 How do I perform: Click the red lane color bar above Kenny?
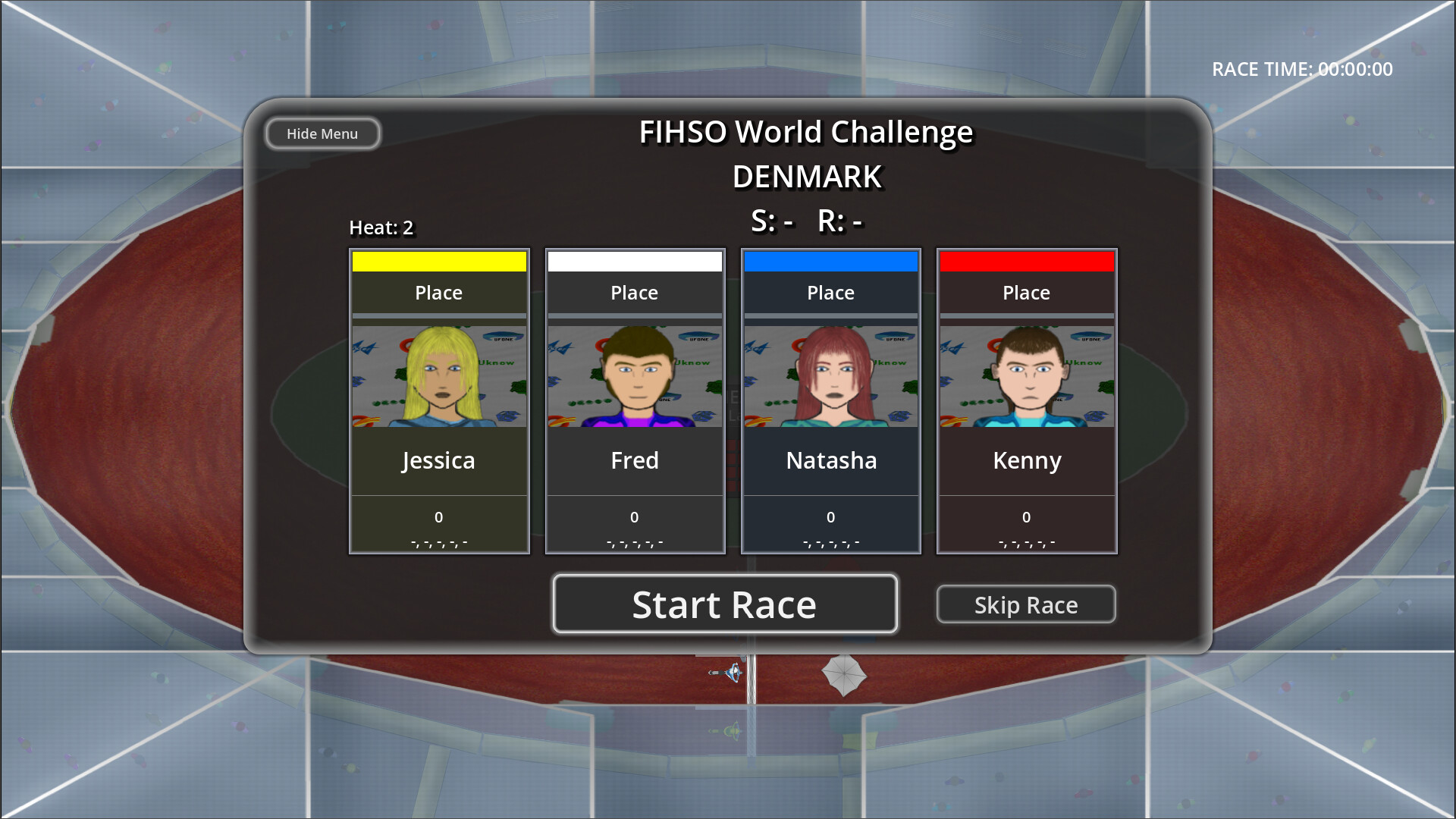(x=1026, y=260)
